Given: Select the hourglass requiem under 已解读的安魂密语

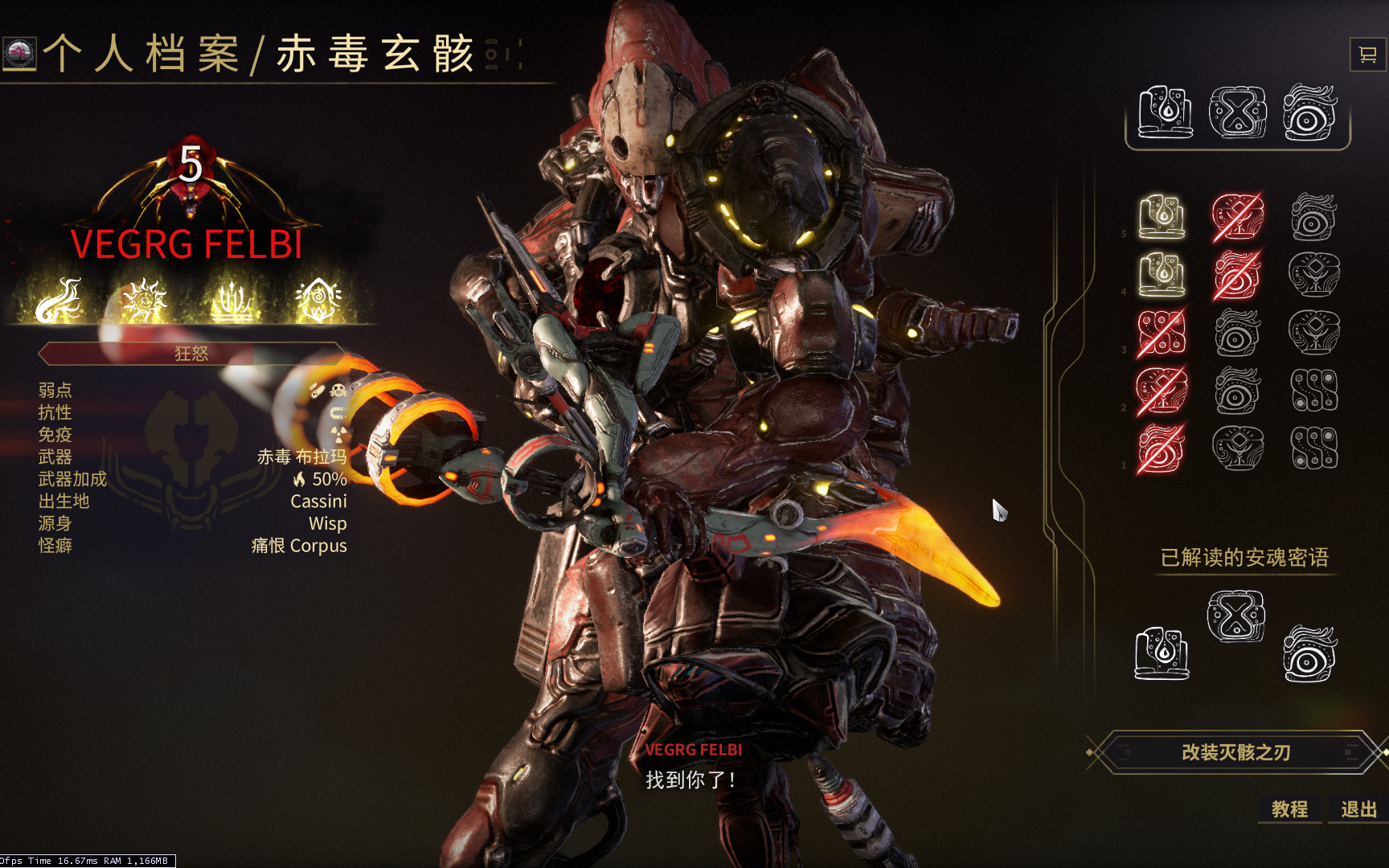Looking at the screenshot, I should click(1236, 616).
